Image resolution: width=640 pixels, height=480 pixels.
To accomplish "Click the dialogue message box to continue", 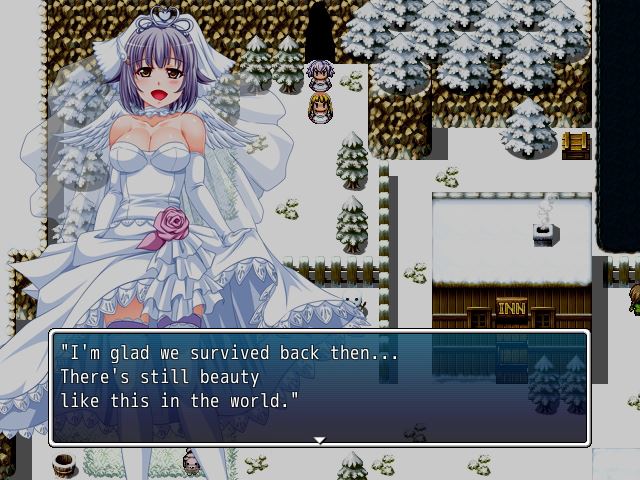I will coord(319,387).
